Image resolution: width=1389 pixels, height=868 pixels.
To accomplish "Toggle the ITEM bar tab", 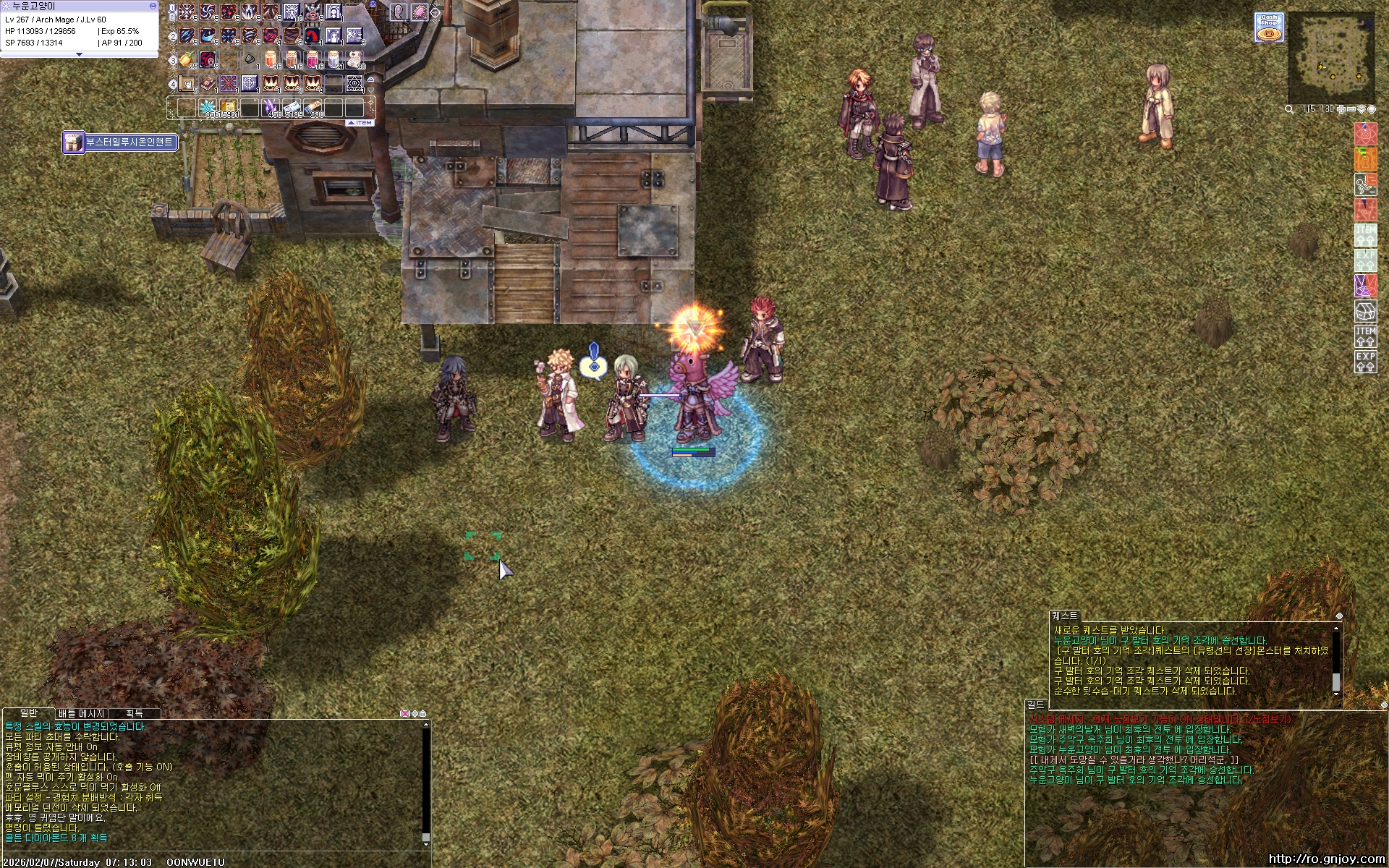I will coord(360,123).
